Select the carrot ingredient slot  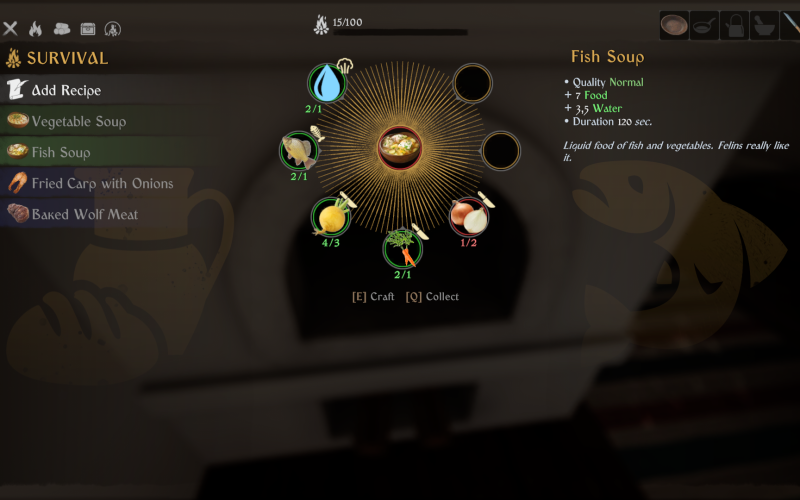coord(402,247)
